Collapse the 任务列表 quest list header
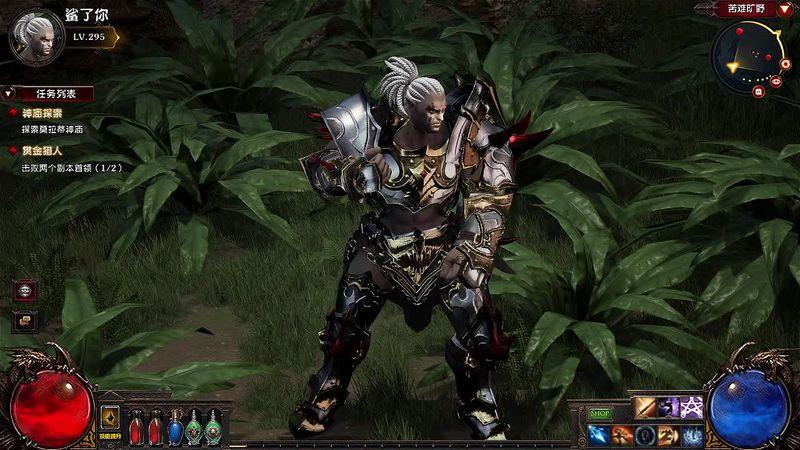 48,93
